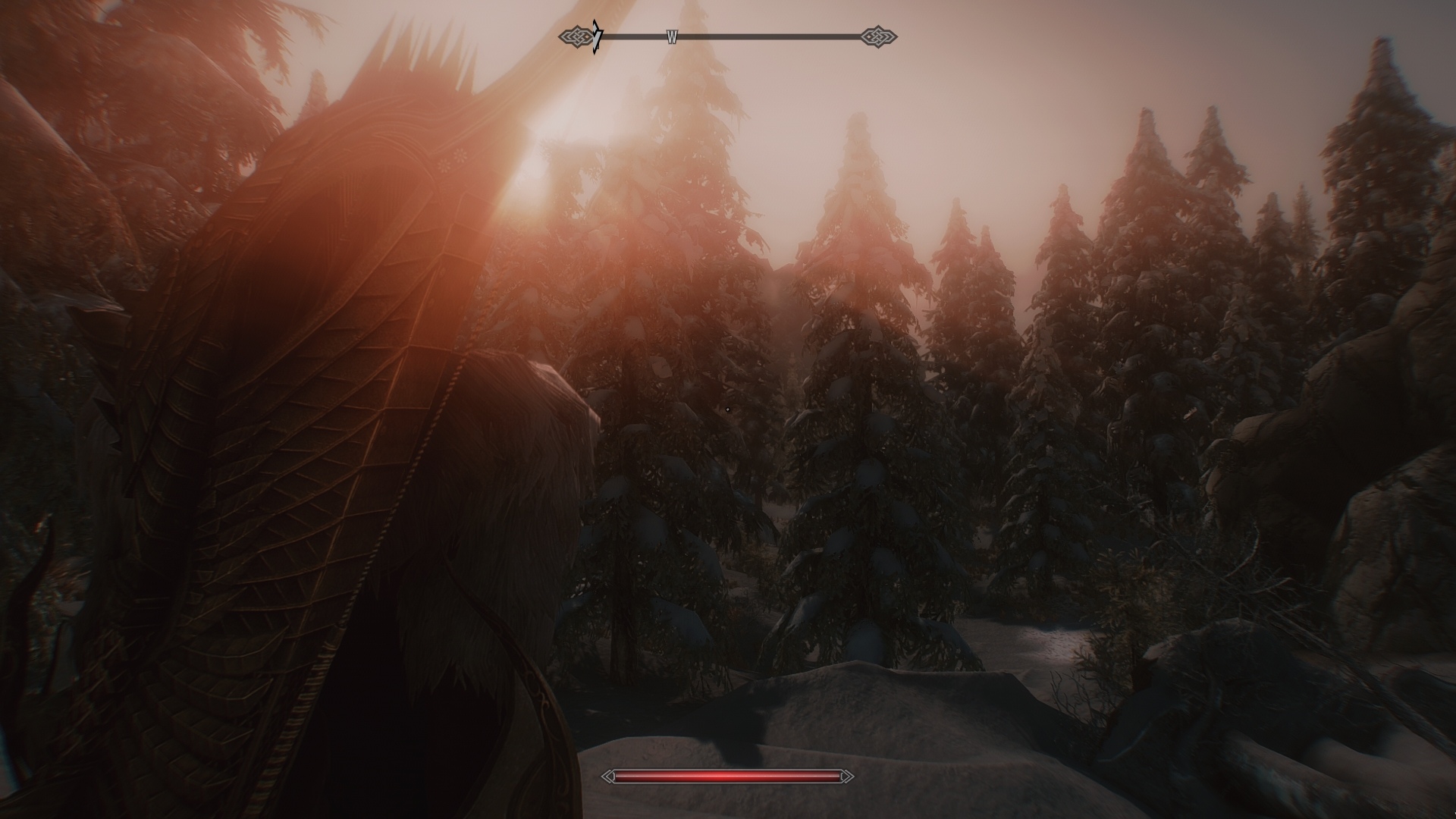Select the ornate left end cap of the compass

(577, 35)
